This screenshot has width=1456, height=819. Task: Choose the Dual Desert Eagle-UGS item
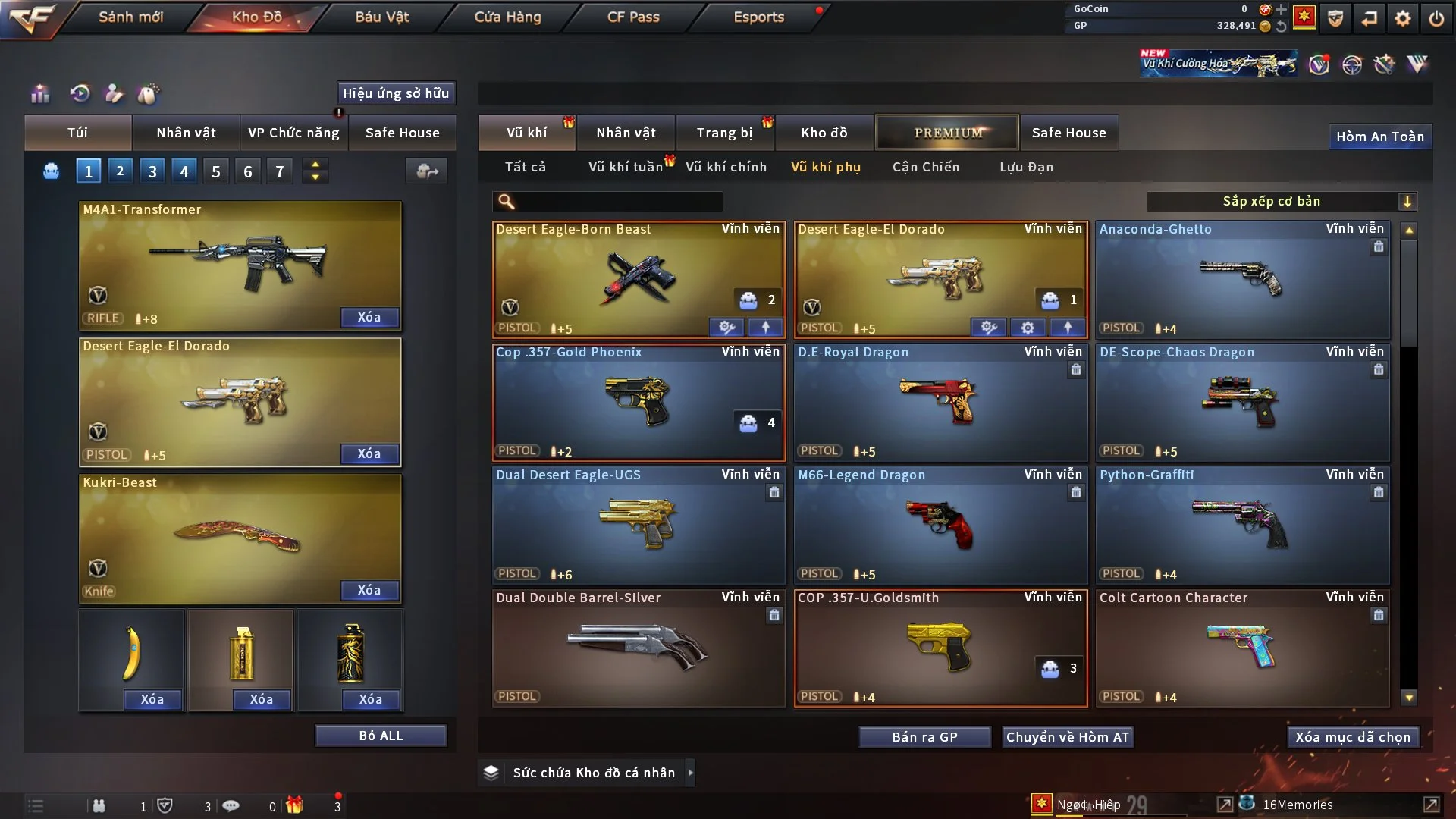click(639, 525)
